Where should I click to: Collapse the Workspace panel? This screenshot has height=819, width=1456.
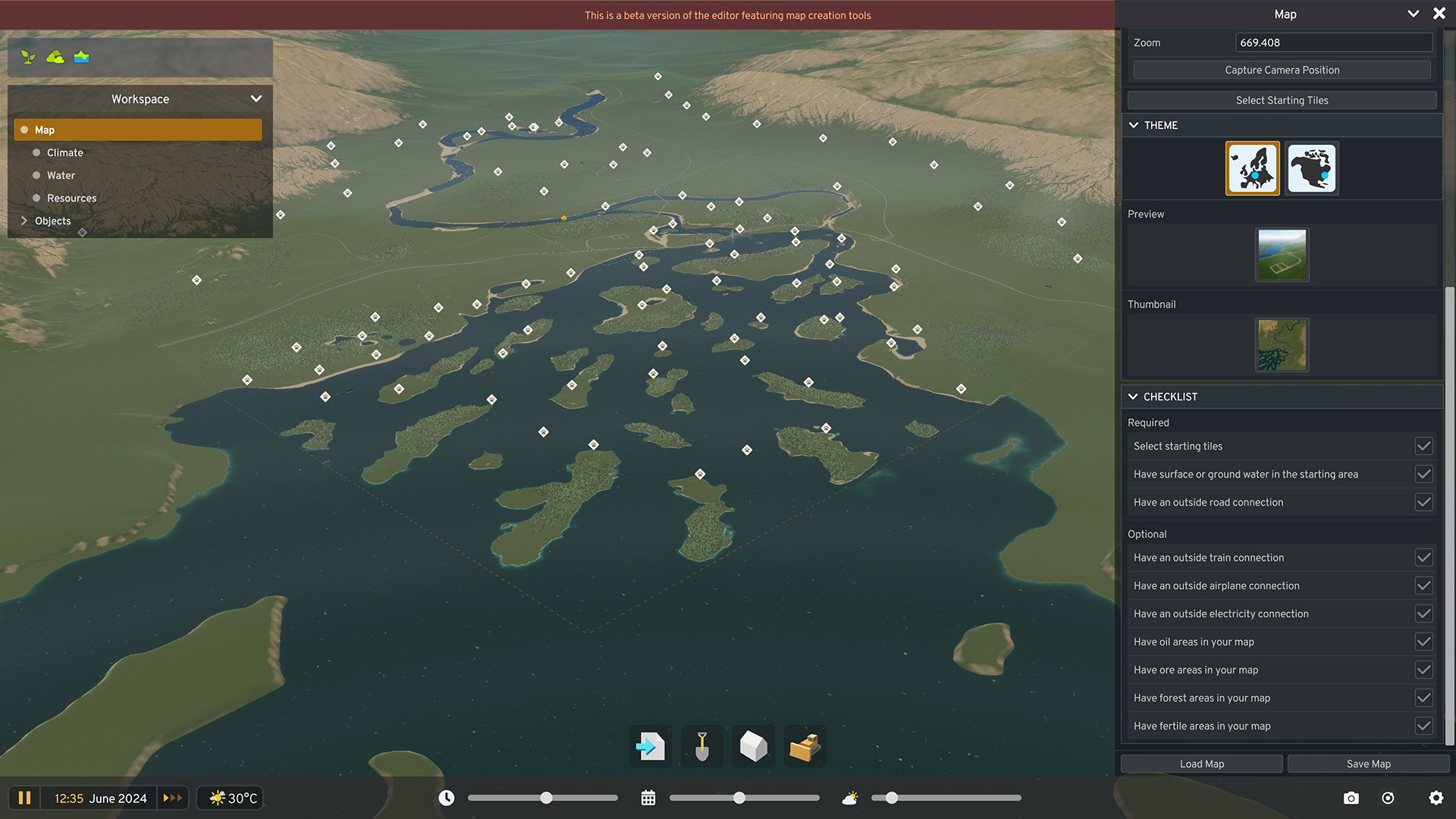pos(256,99)
